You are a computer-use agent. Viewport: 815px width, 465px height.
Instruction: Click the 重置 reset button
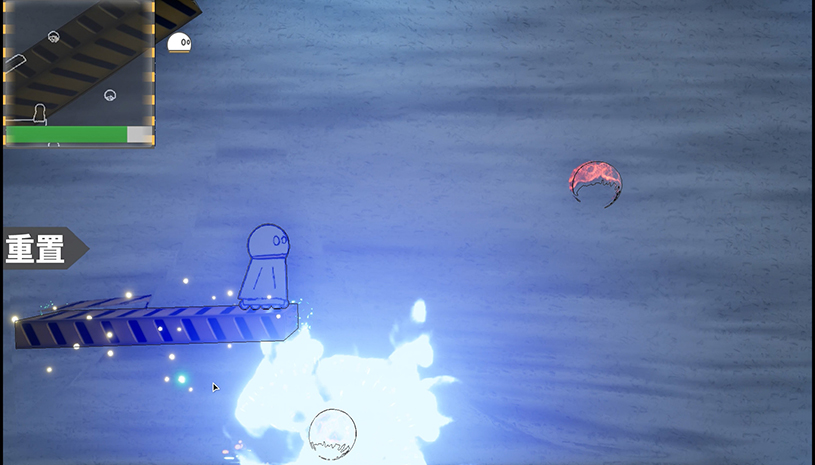pos(40,248)
